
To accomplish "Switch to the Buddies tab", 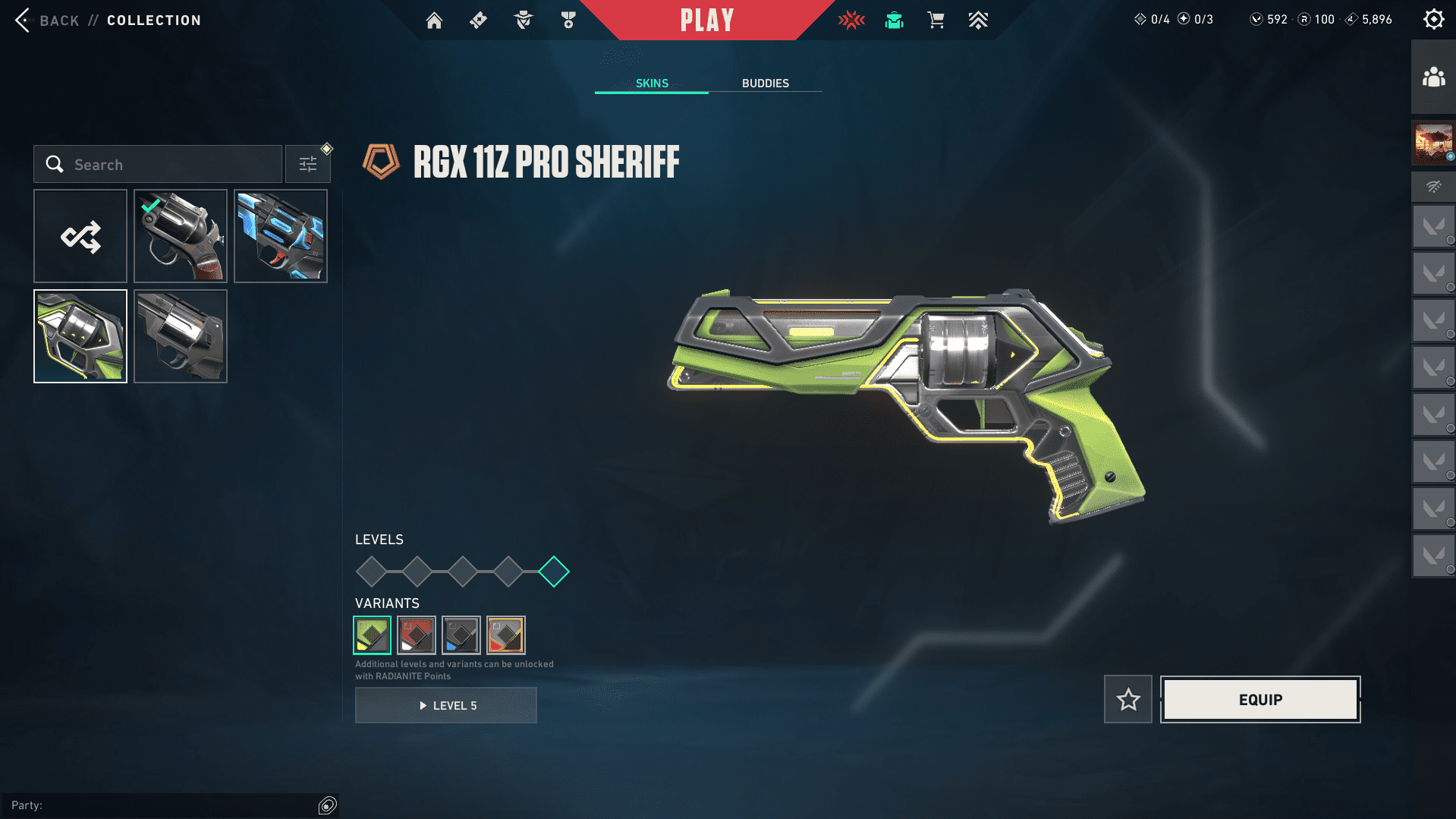I will point(765,83).
